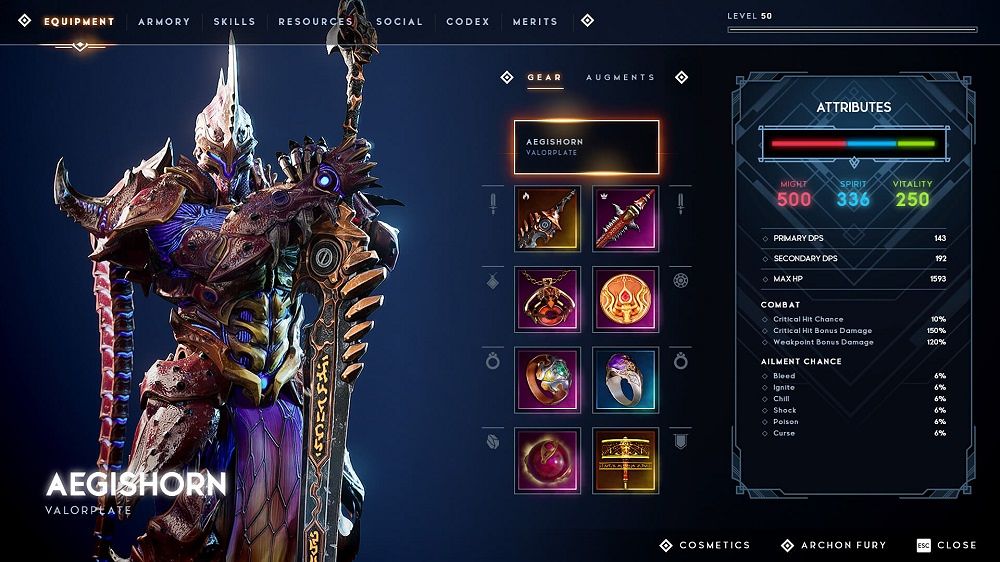The width and height of the screenshot is (1000, 562).
Task: Switch to the Skills tab
Action: coord(233,21)
